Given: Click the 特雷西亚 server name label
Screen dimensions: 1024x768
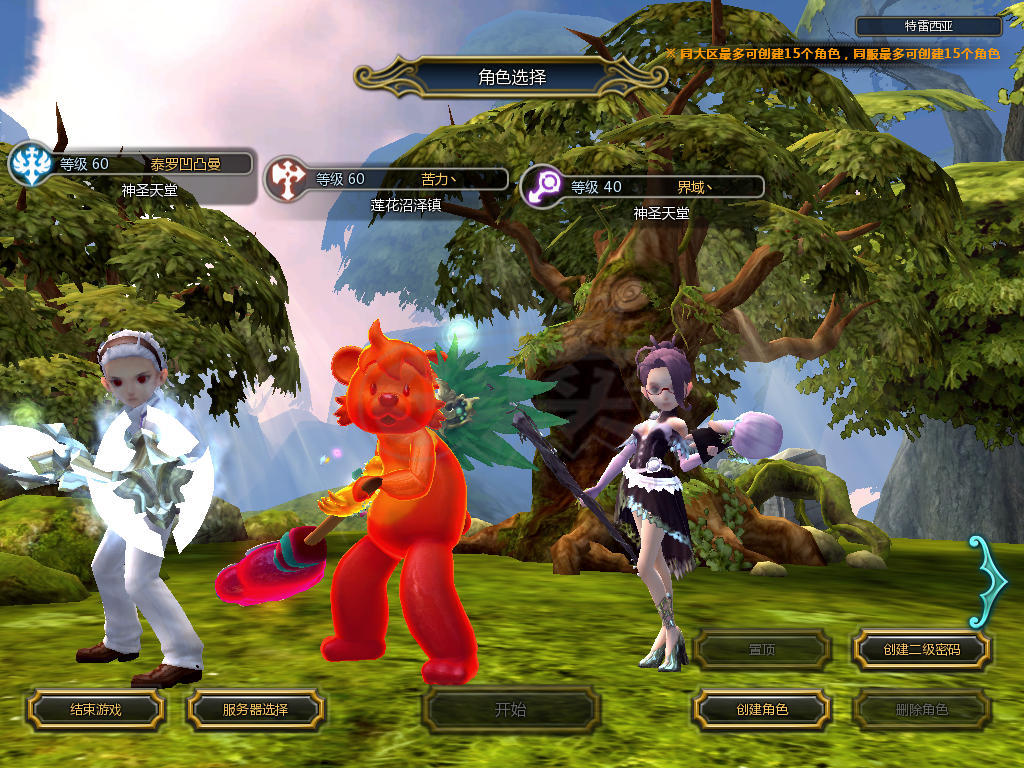Looking at the screenshot, I should click(x=928, y=27).
